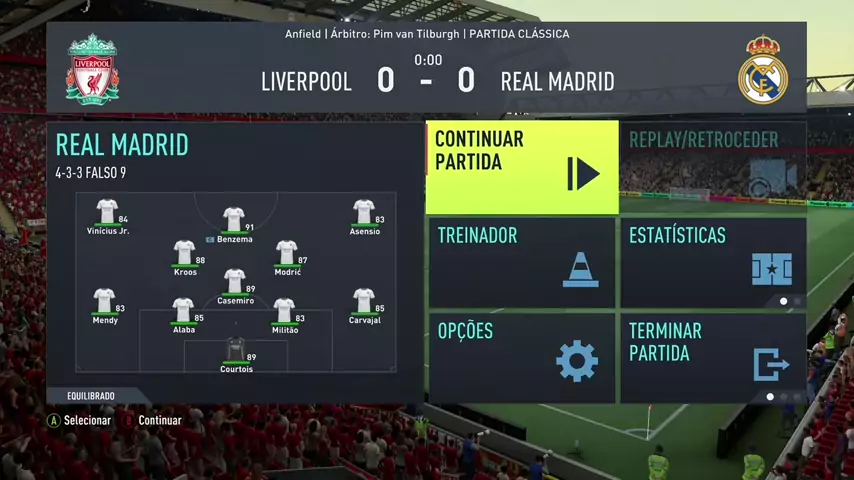Open the Treinador menu

(522, 262)
